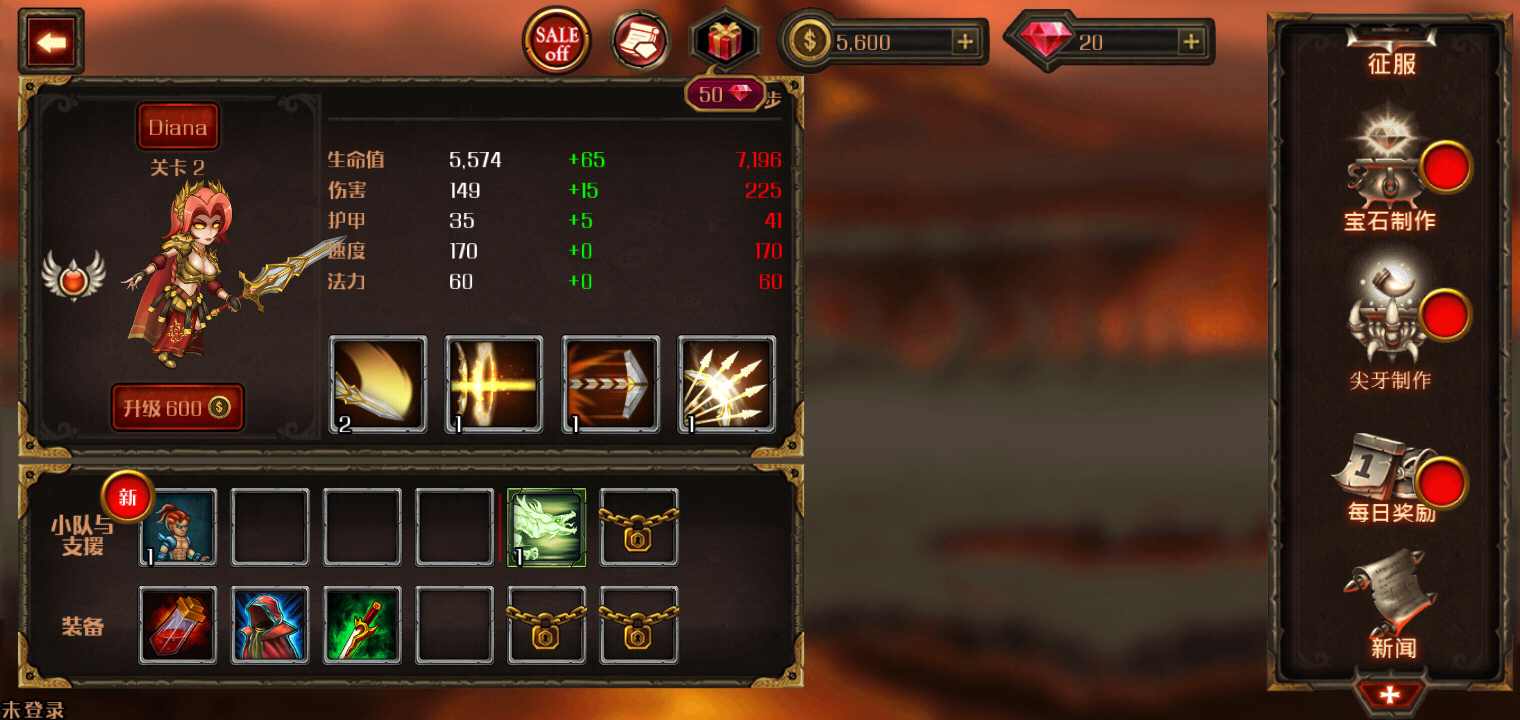Open the scroll icon beside SALE
The height and width of the screenshot is (720, 1520).
click(640, 42)
